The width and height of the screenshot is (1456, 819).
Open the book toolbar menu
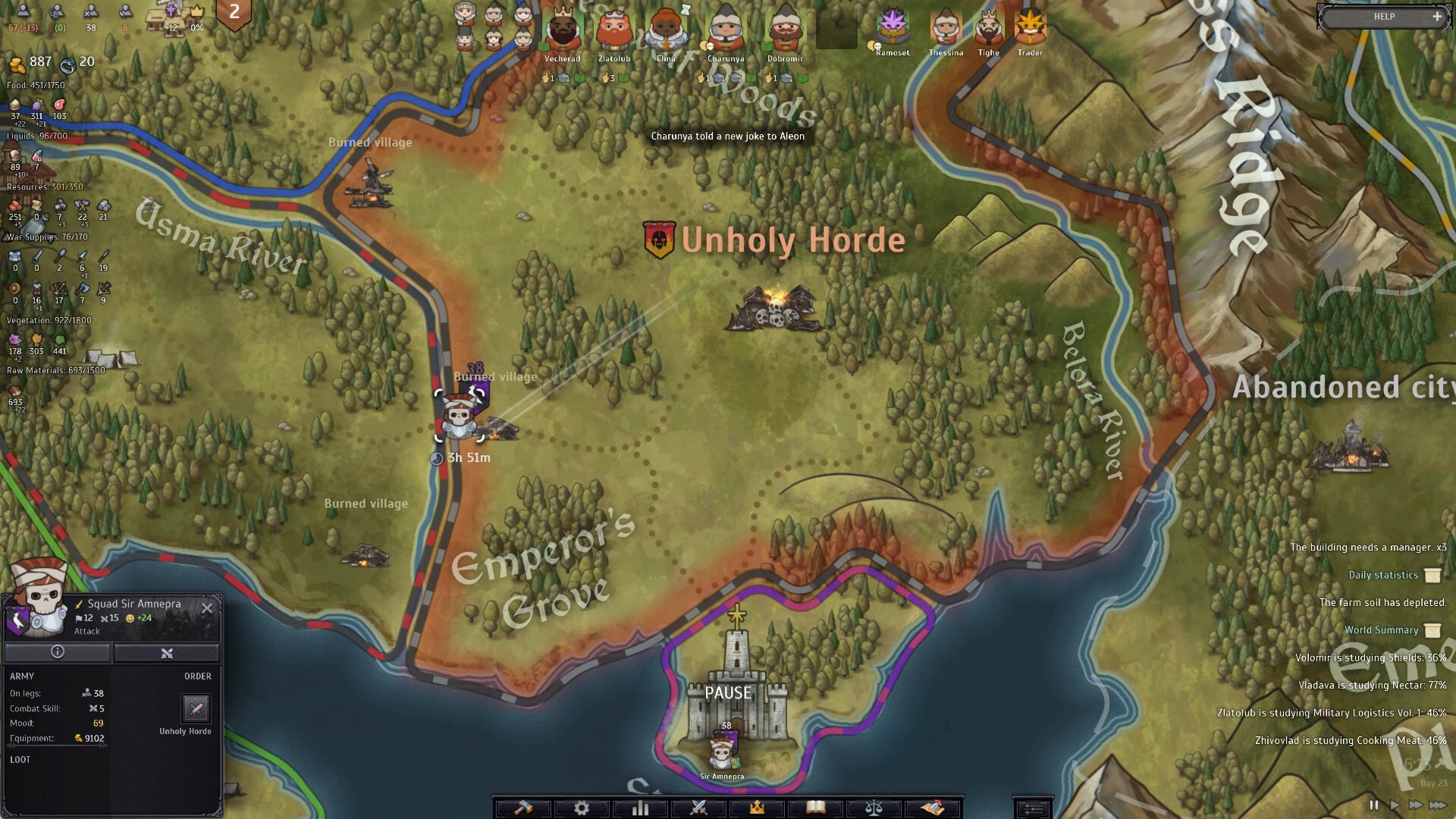coord(816,808)
